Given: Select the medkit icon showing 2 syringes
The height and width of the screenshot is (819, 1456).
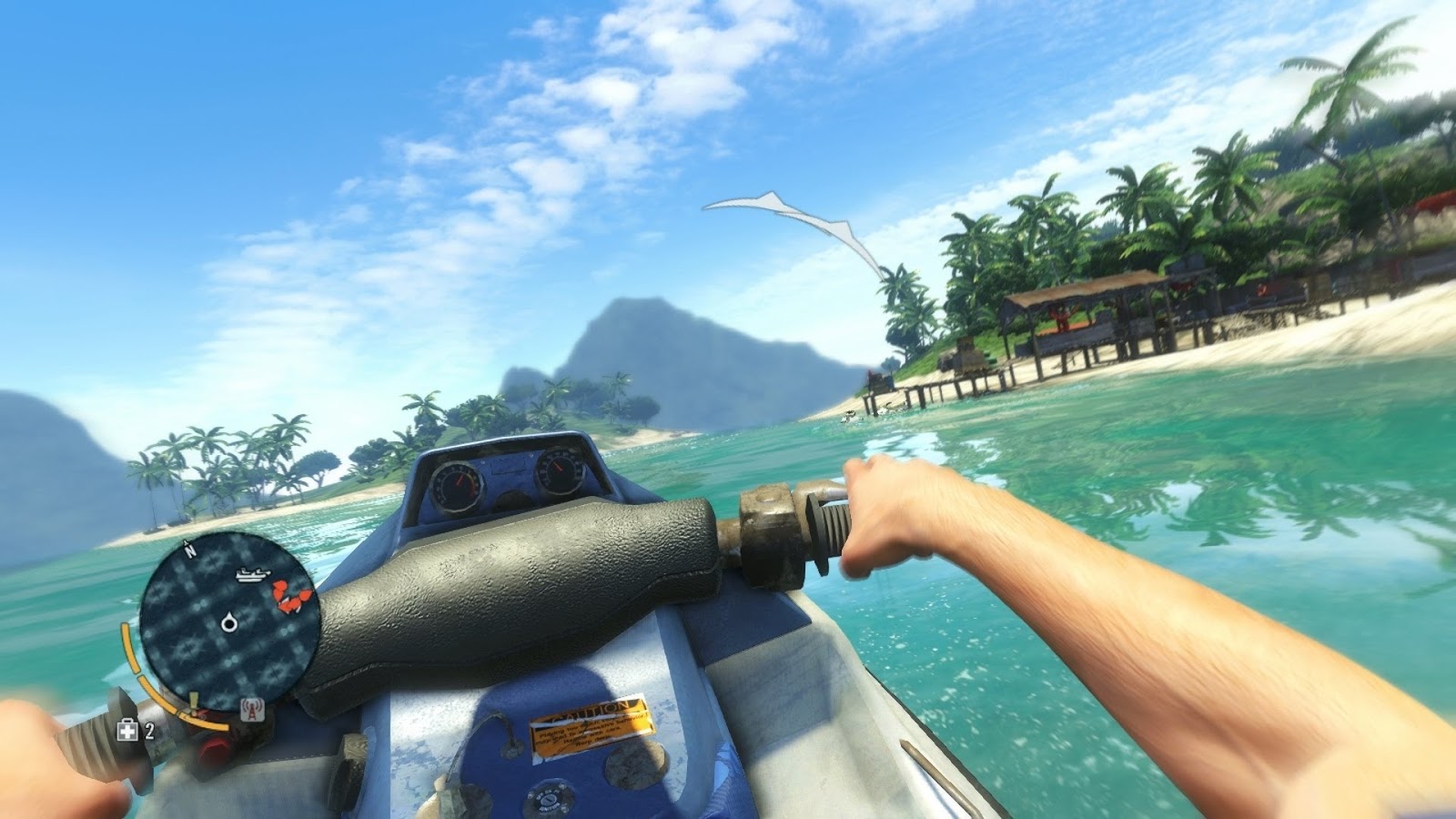Looking at the screenshot, I should click(126, 730).
